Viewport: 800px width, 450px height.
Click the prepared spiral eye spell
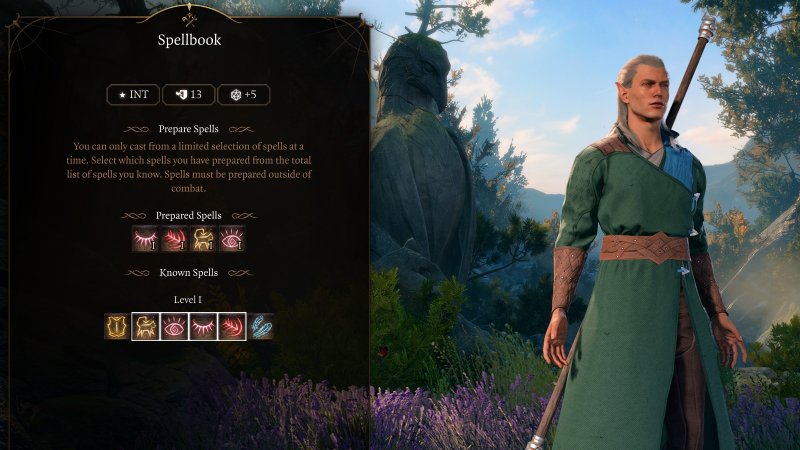231,239
